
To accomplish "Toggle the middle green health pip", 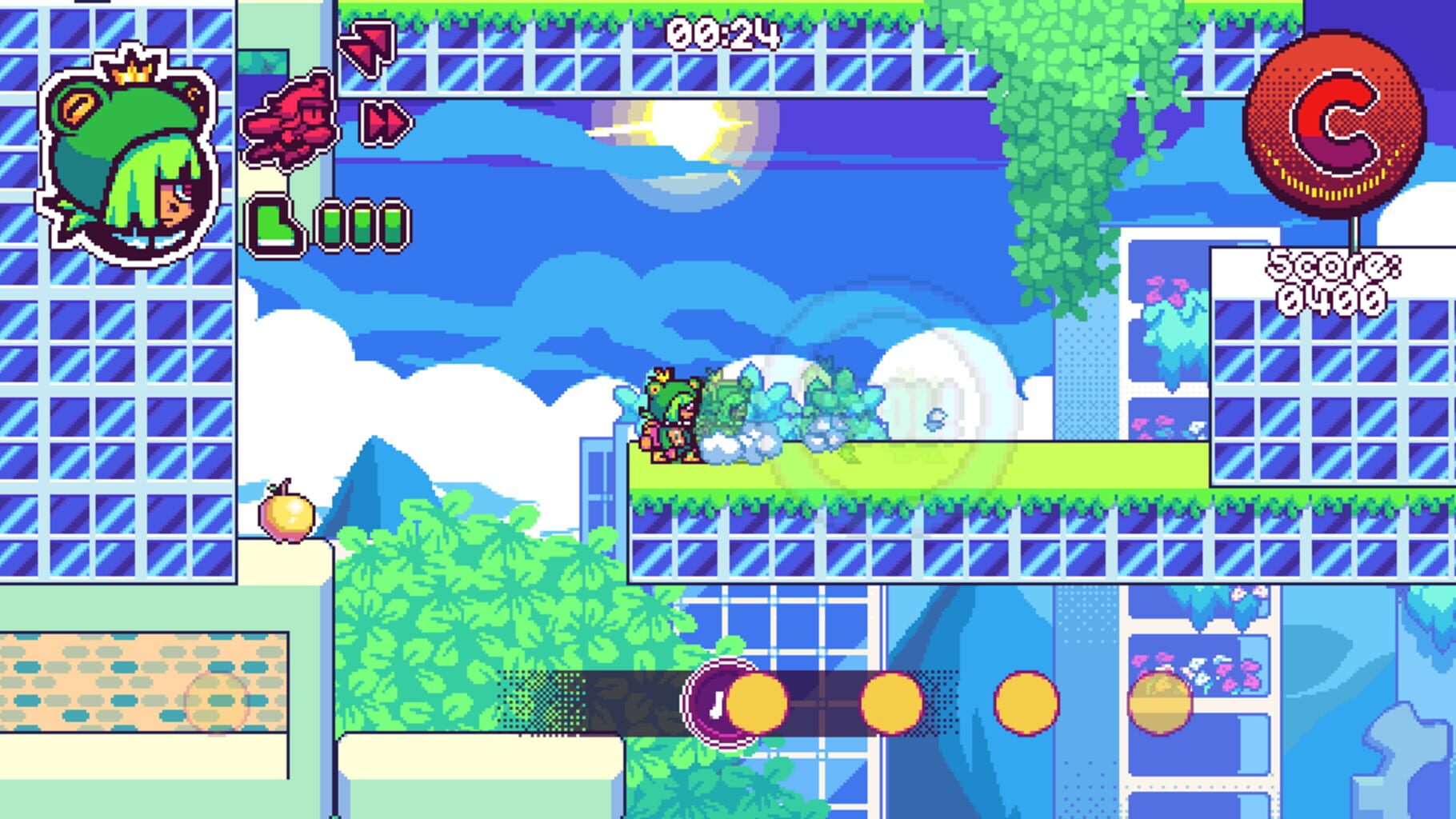I will [360, 224].
